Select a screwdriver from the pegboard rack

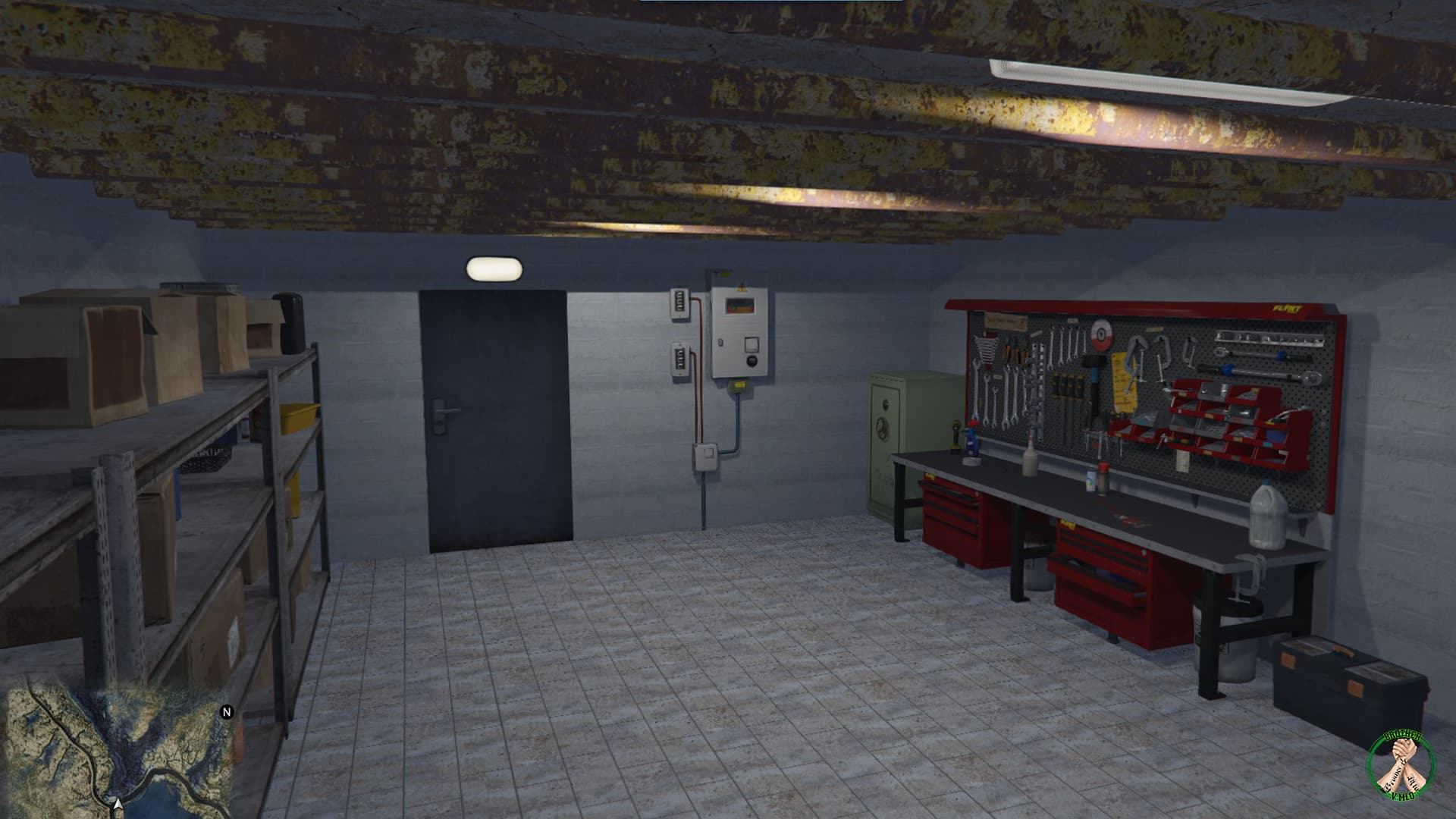coord(1064,386)
